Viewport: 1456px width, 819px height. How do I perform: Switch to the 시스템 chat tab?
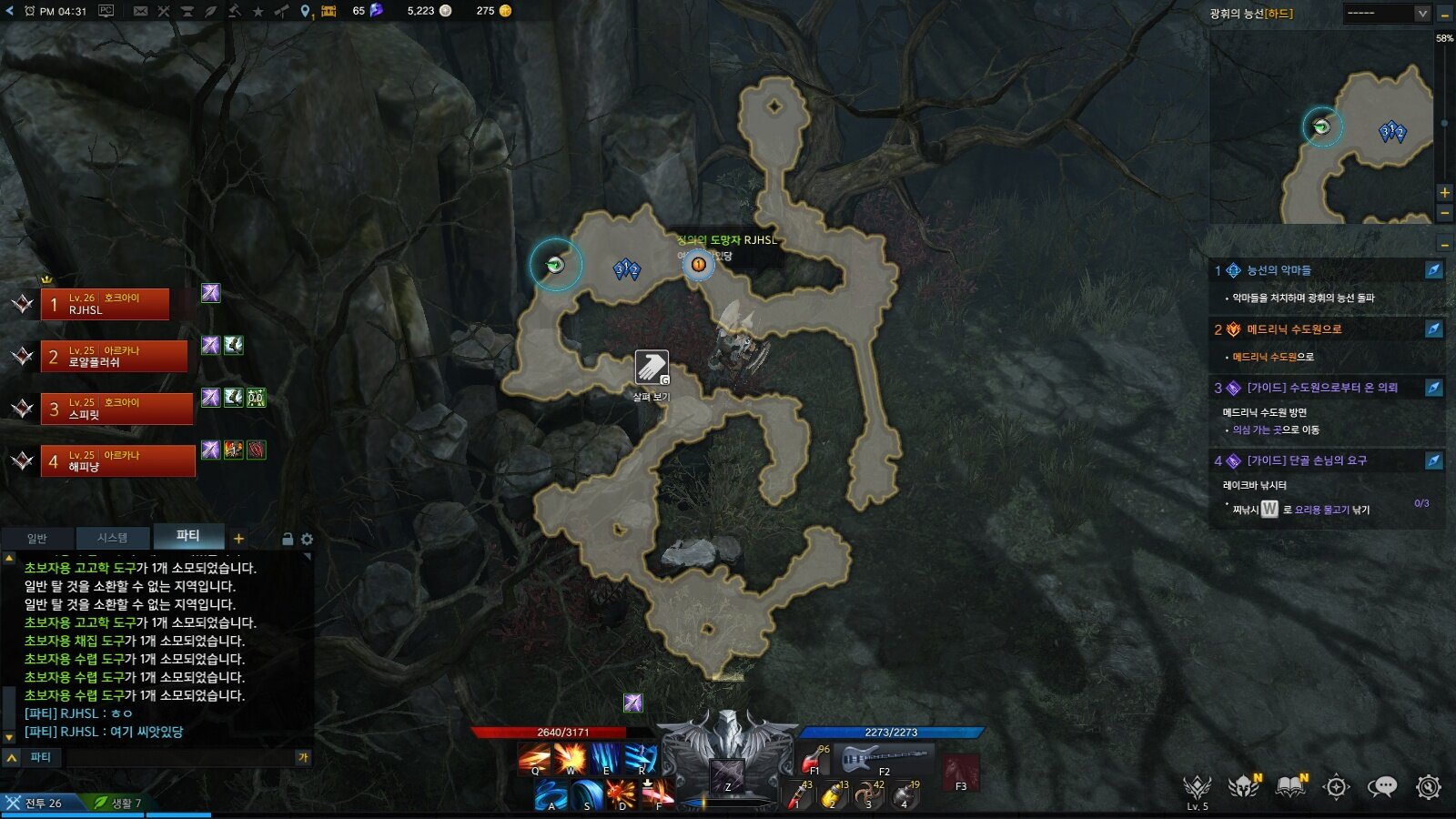(112, 538)
